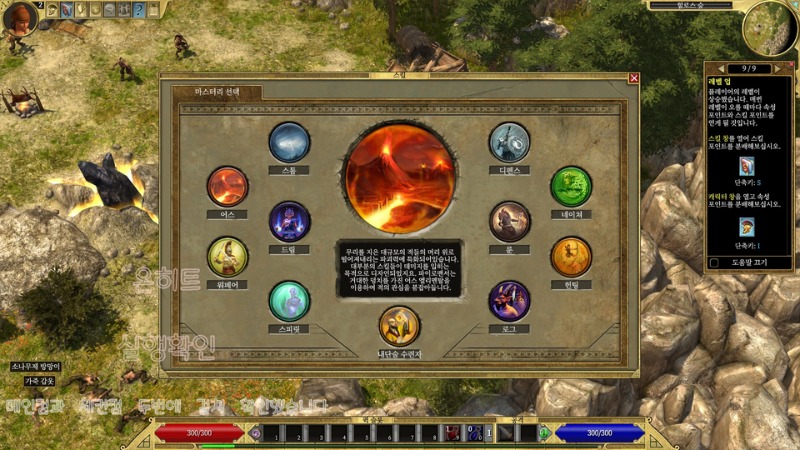The image size is (800, 450).
Task: Select the Warfare (워페어) mastery
Action: [x=227, y=257]
